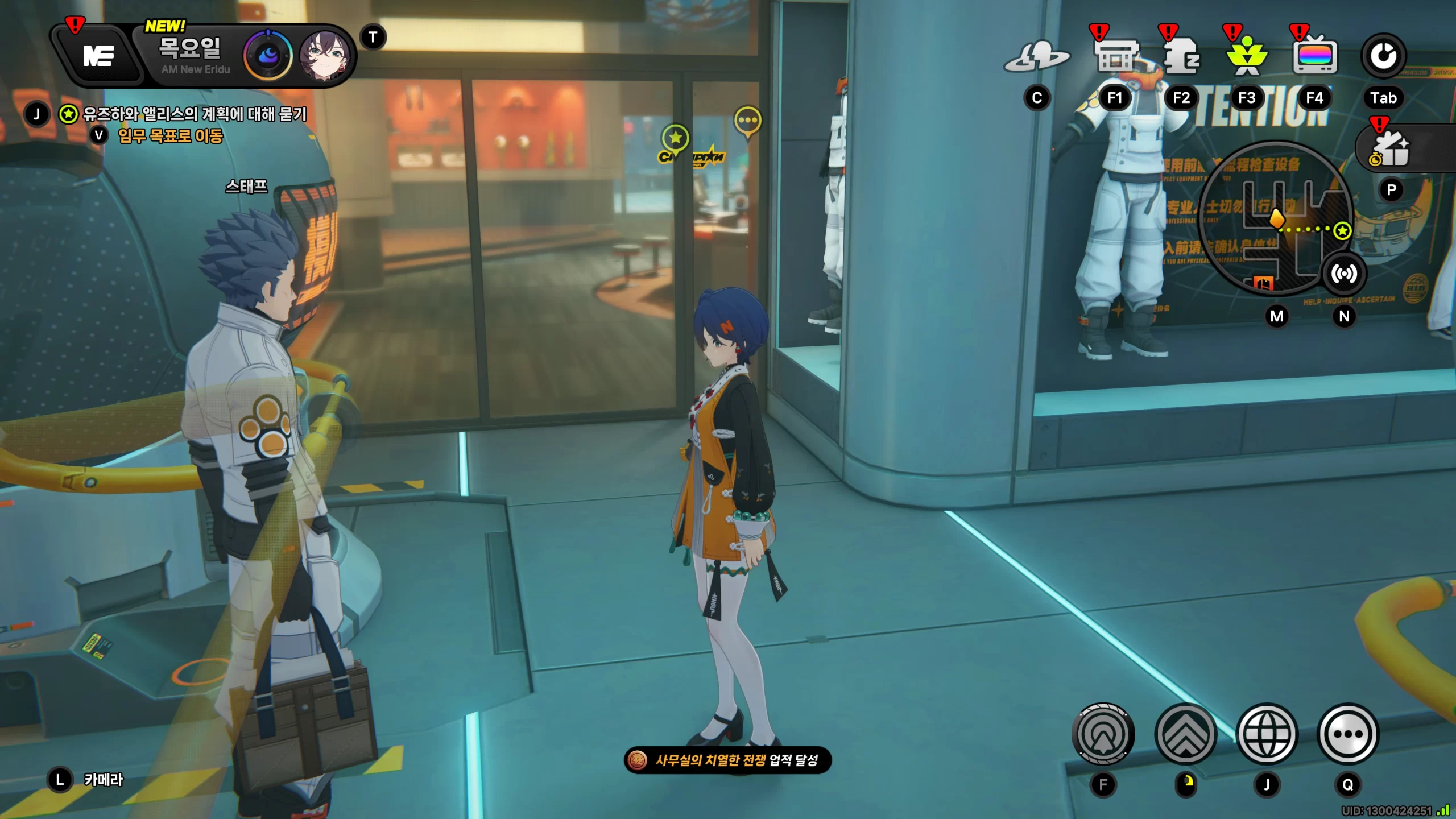Click the three-dot more options button
This screenshot has width=1456, height=819.
pos(1348,734)
